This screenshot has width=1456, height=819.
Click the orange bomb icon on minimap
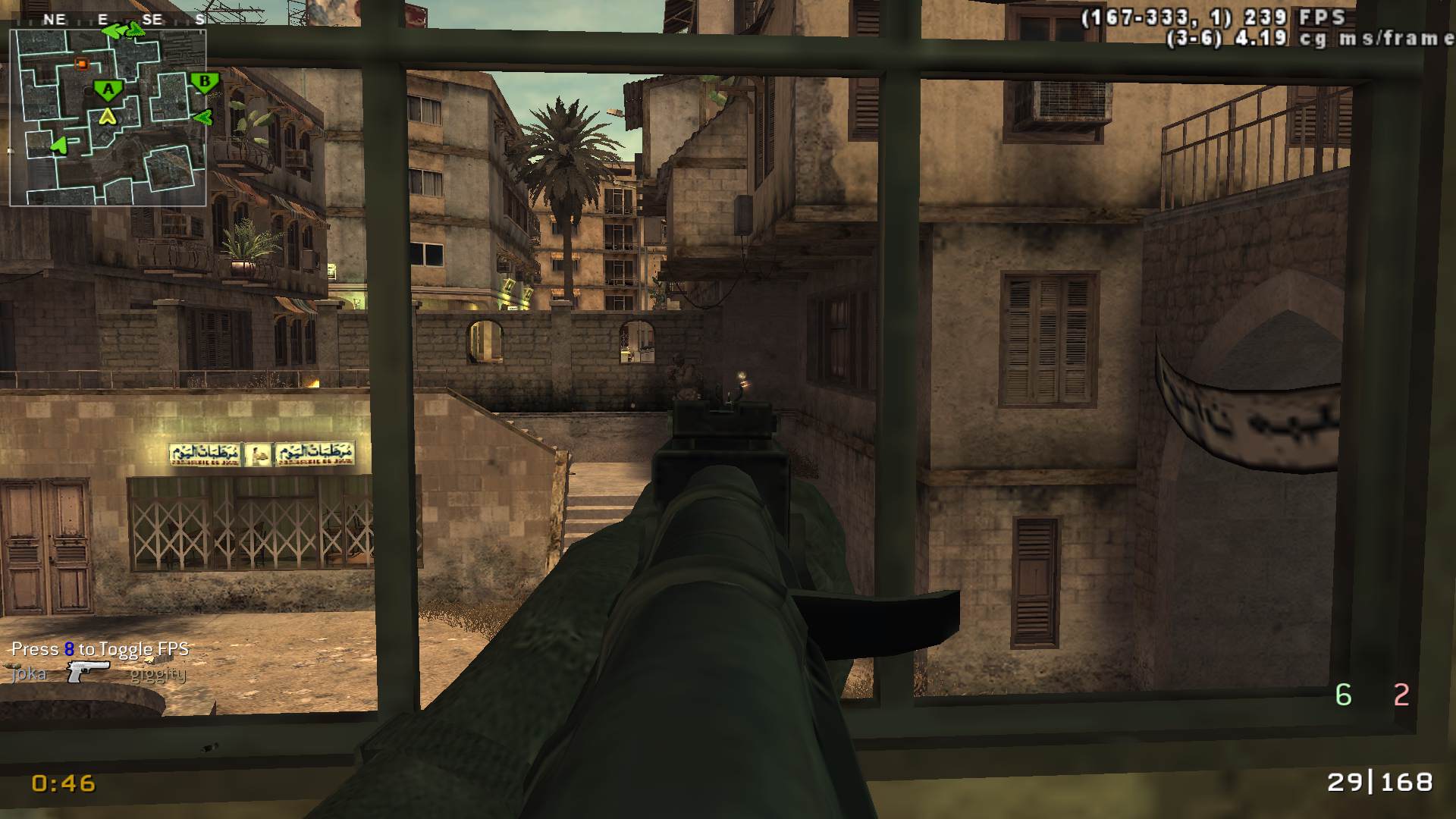pyautogui.click(x=81, y=64)
